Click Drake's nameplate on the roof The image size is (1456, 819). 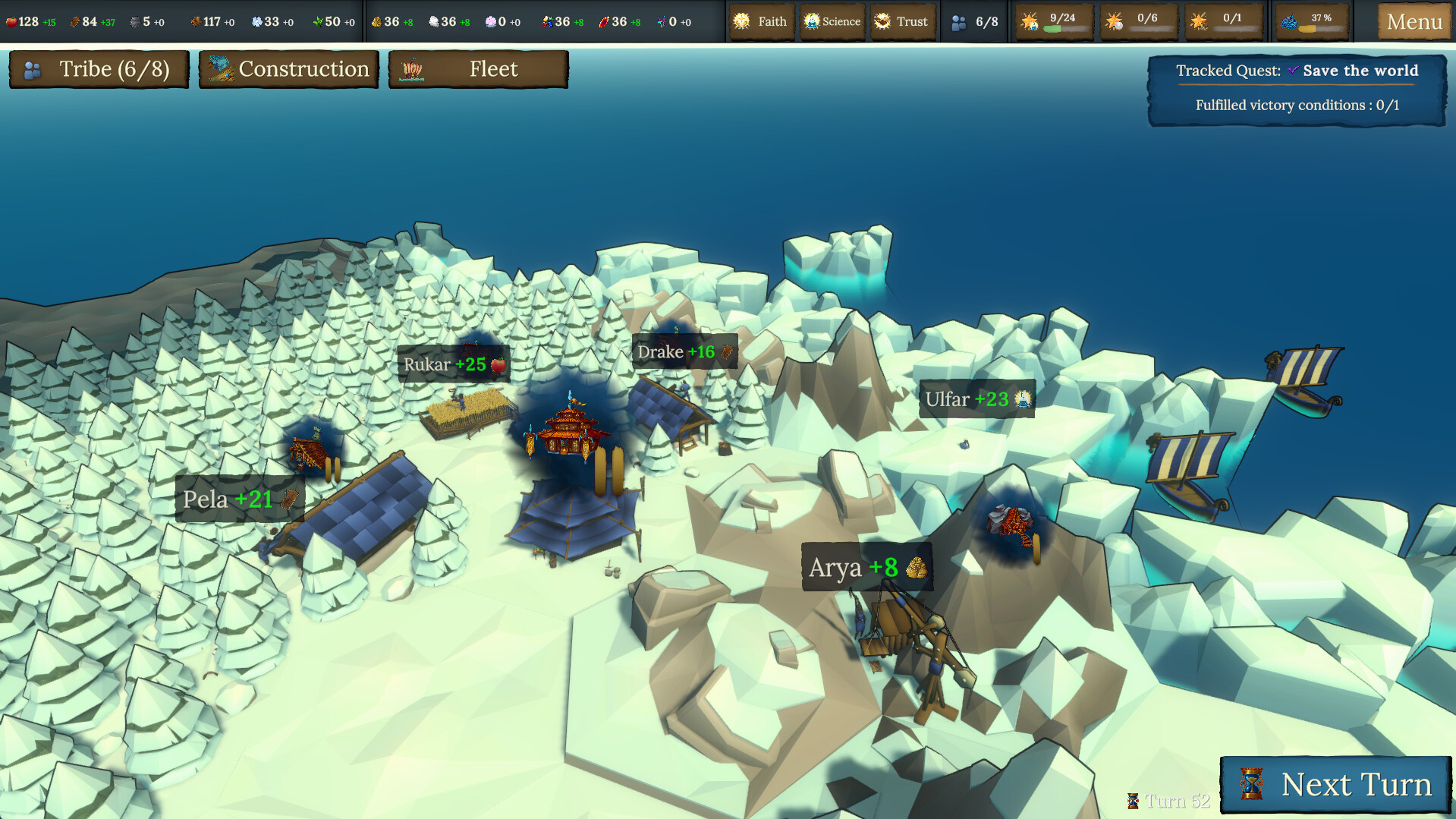point(683,351)
